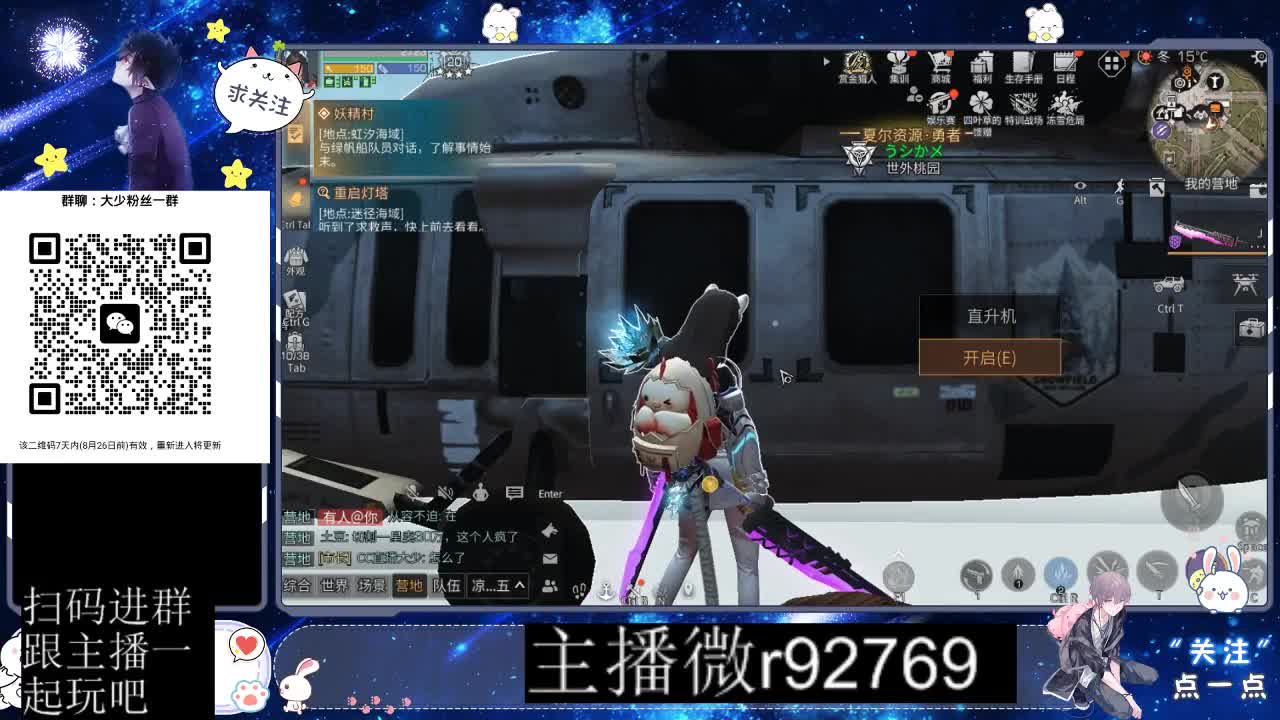Expand the 凉...五 chat channel selector
The height and width of the screenshot is (720, 1280).
pyautogui.click(x=498, y=586)
